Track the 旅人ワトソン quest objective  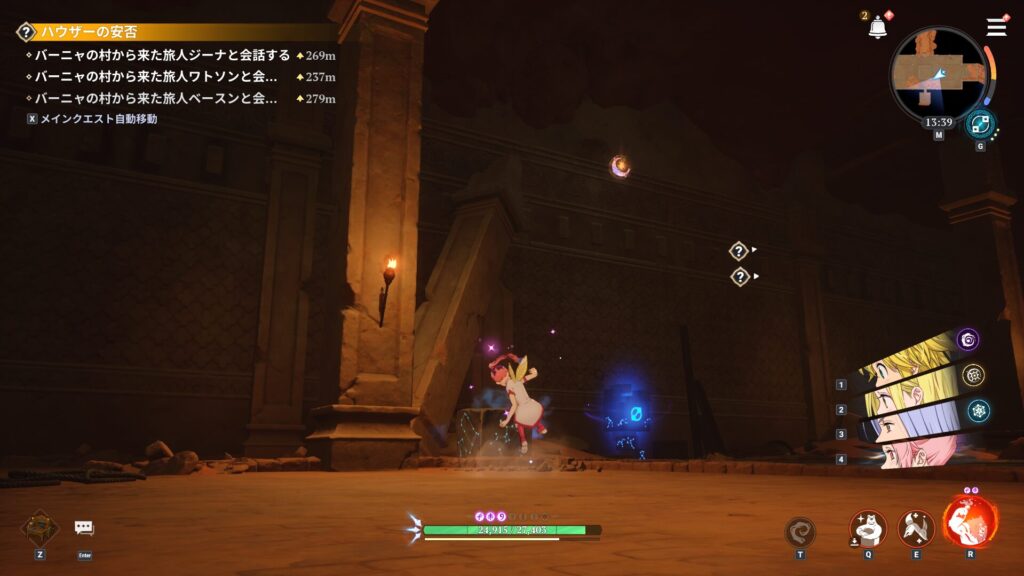155,76
